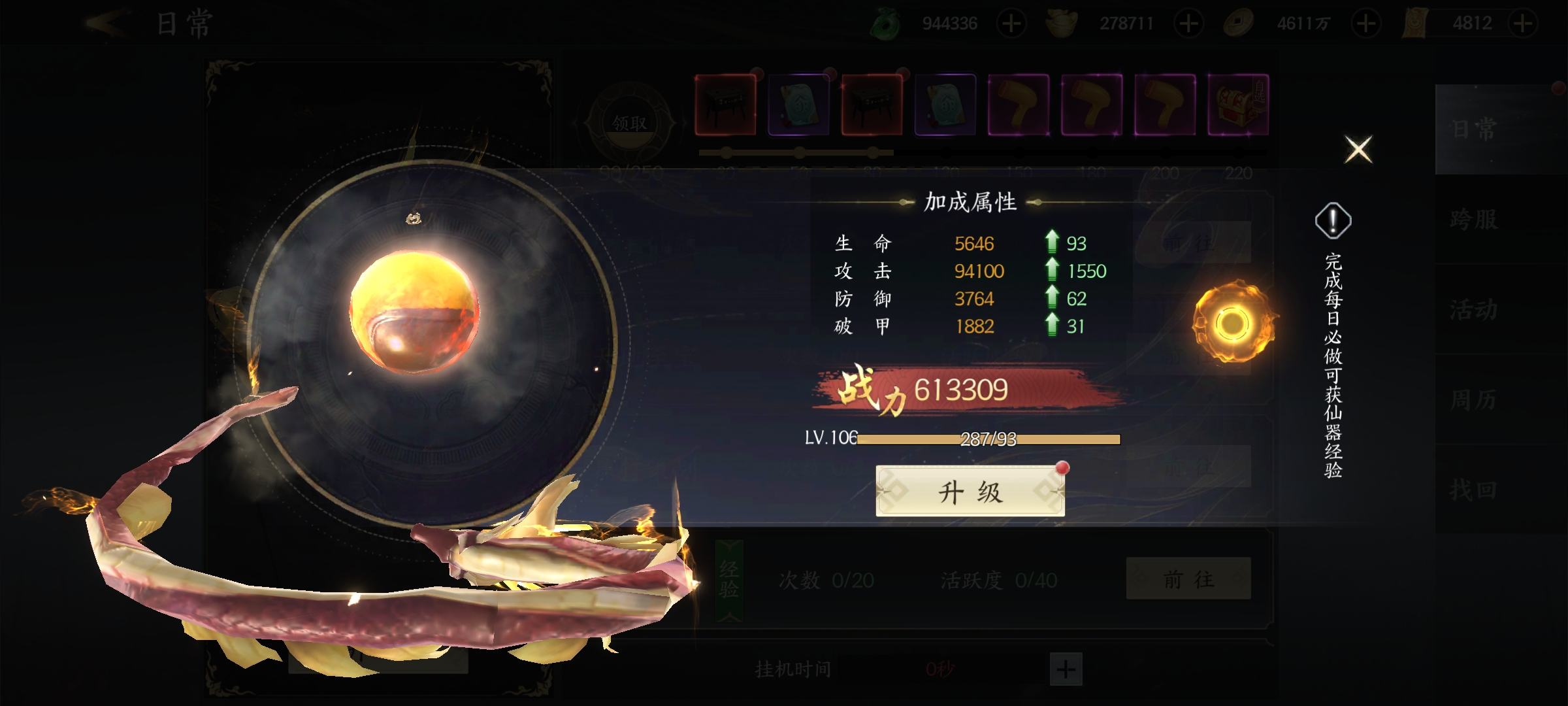The width and height of the screenshot is (1568, 706).
Task: Go back with the top-left arrow
Action: (x=106, y=24)
